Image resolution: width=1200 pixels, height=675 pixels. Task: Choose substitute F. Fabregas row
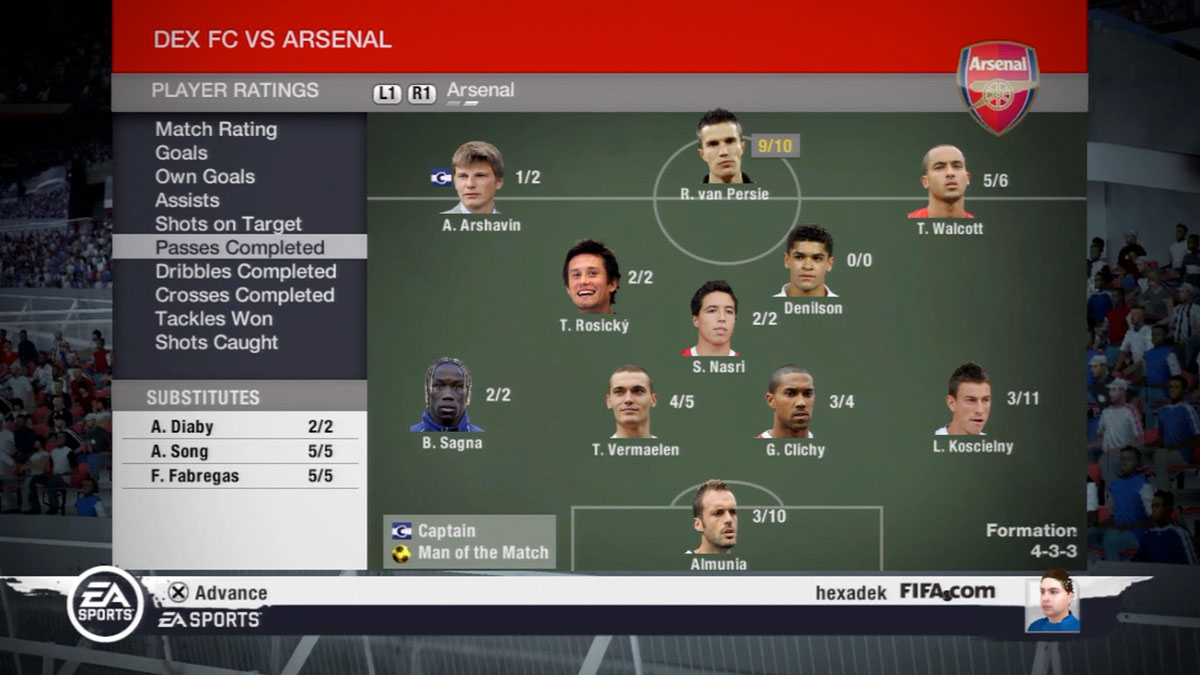(240, 476)
